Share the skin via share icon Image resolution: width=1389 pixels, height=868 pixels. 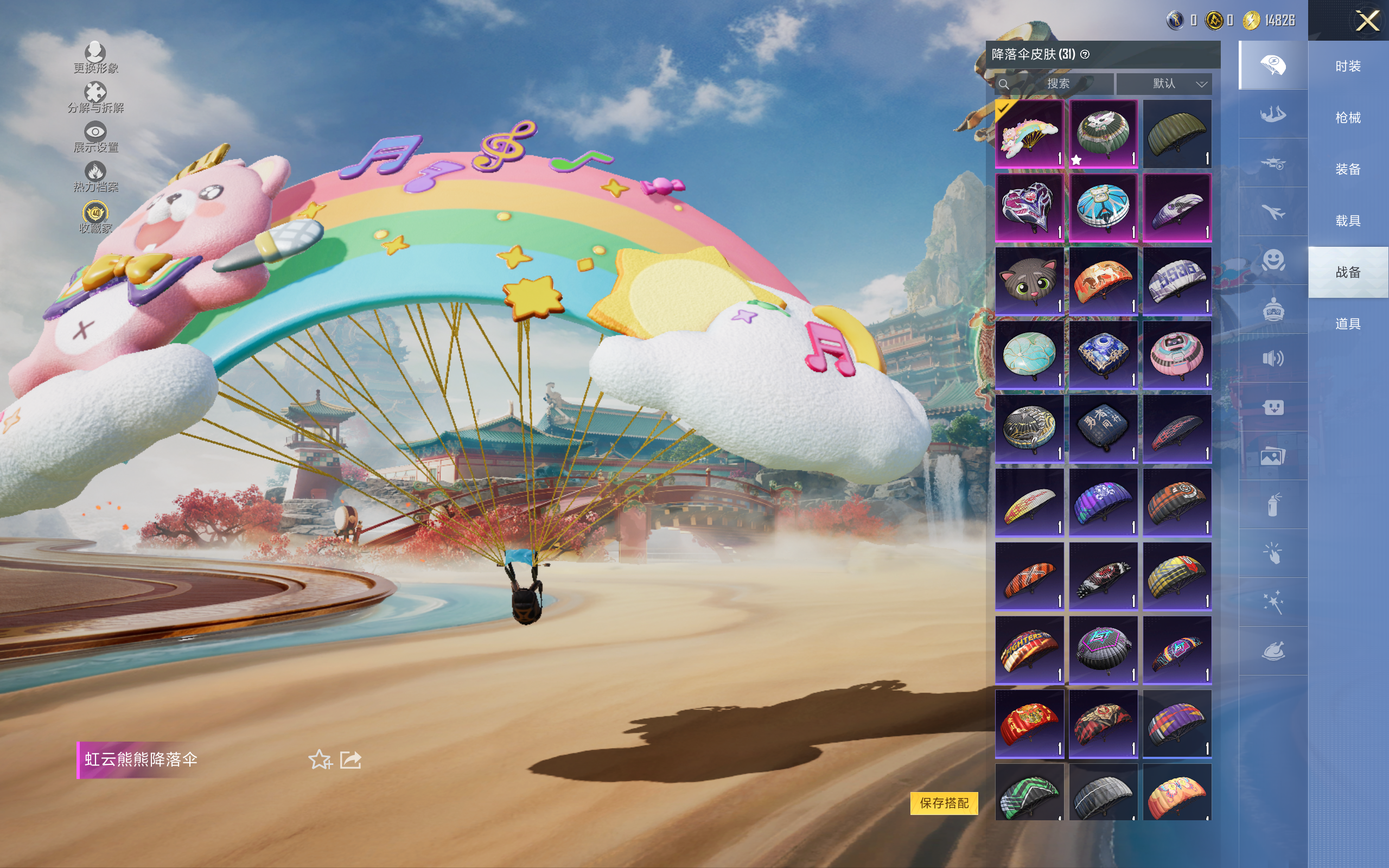[351, 759]
